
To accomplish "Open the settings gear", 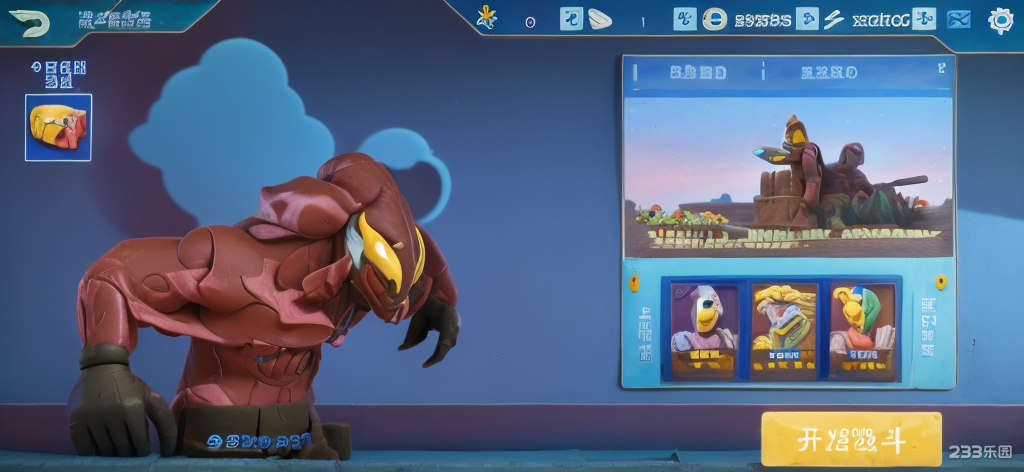I will 1000,20.
